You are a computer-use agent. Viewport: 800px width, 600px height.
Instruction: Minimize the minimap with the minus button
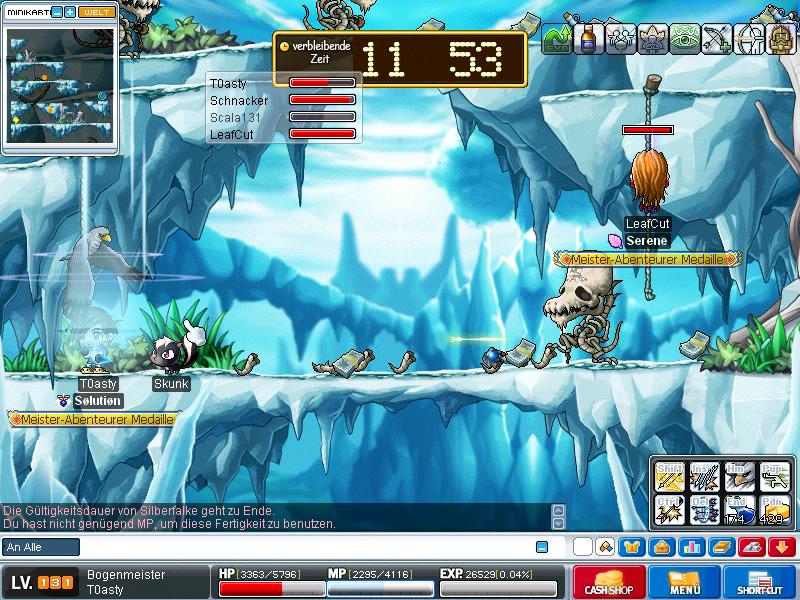(x=57, y=12)
